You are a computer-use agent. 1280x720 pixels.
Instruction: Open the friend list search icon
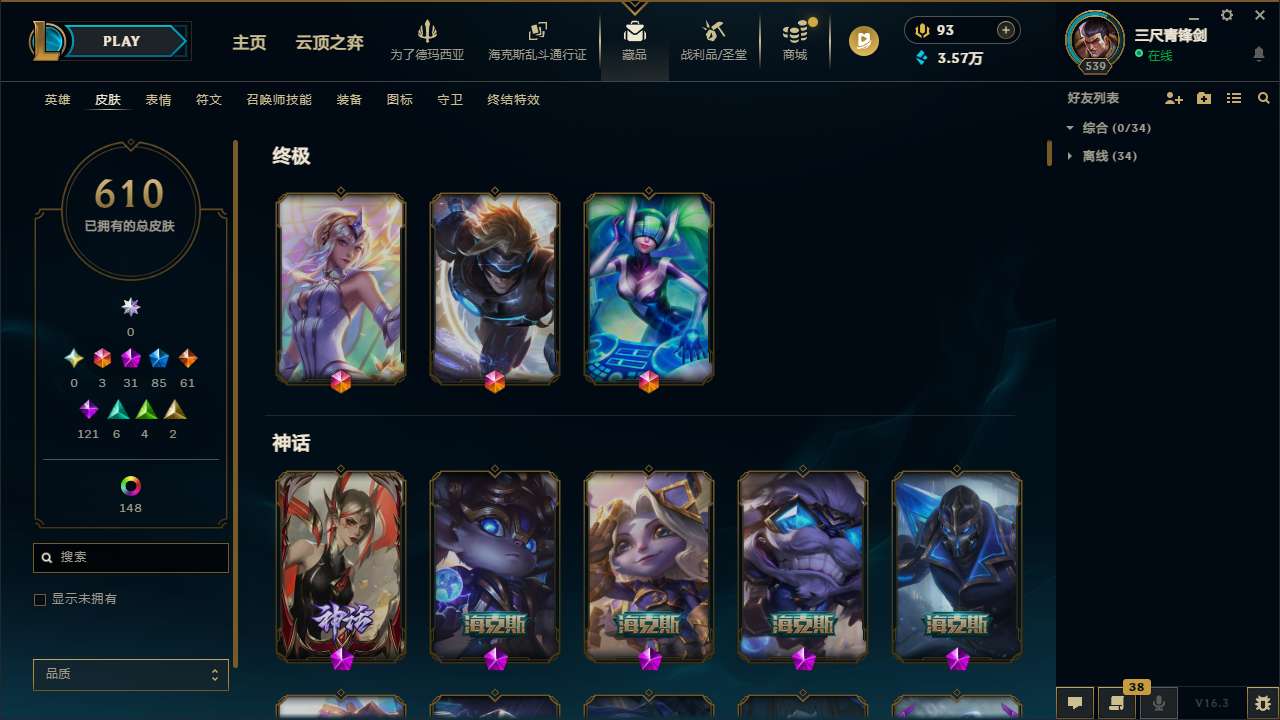coord(1263,98)
